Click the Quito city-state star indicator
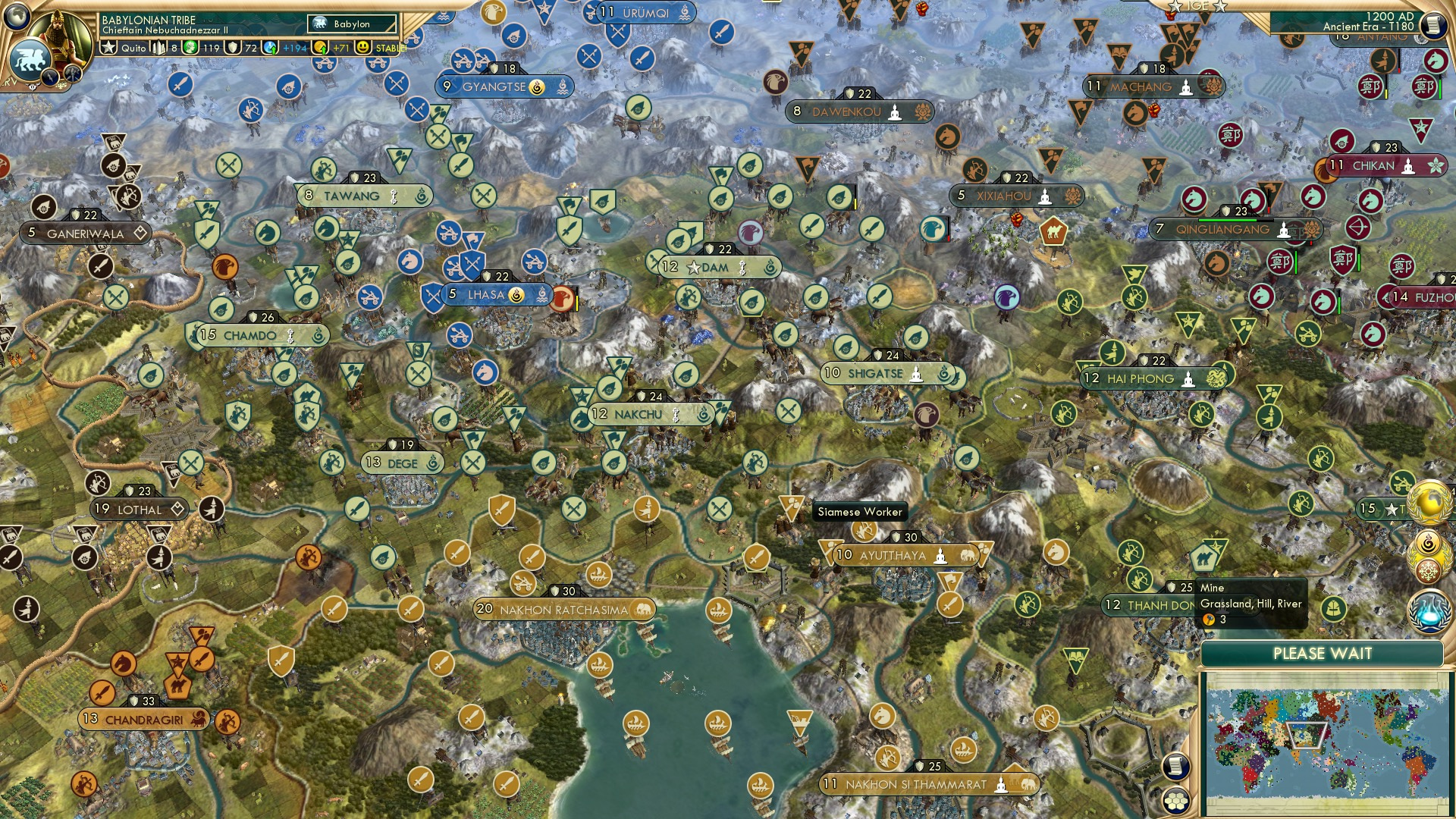1456x819 pixels. [108, 46]
